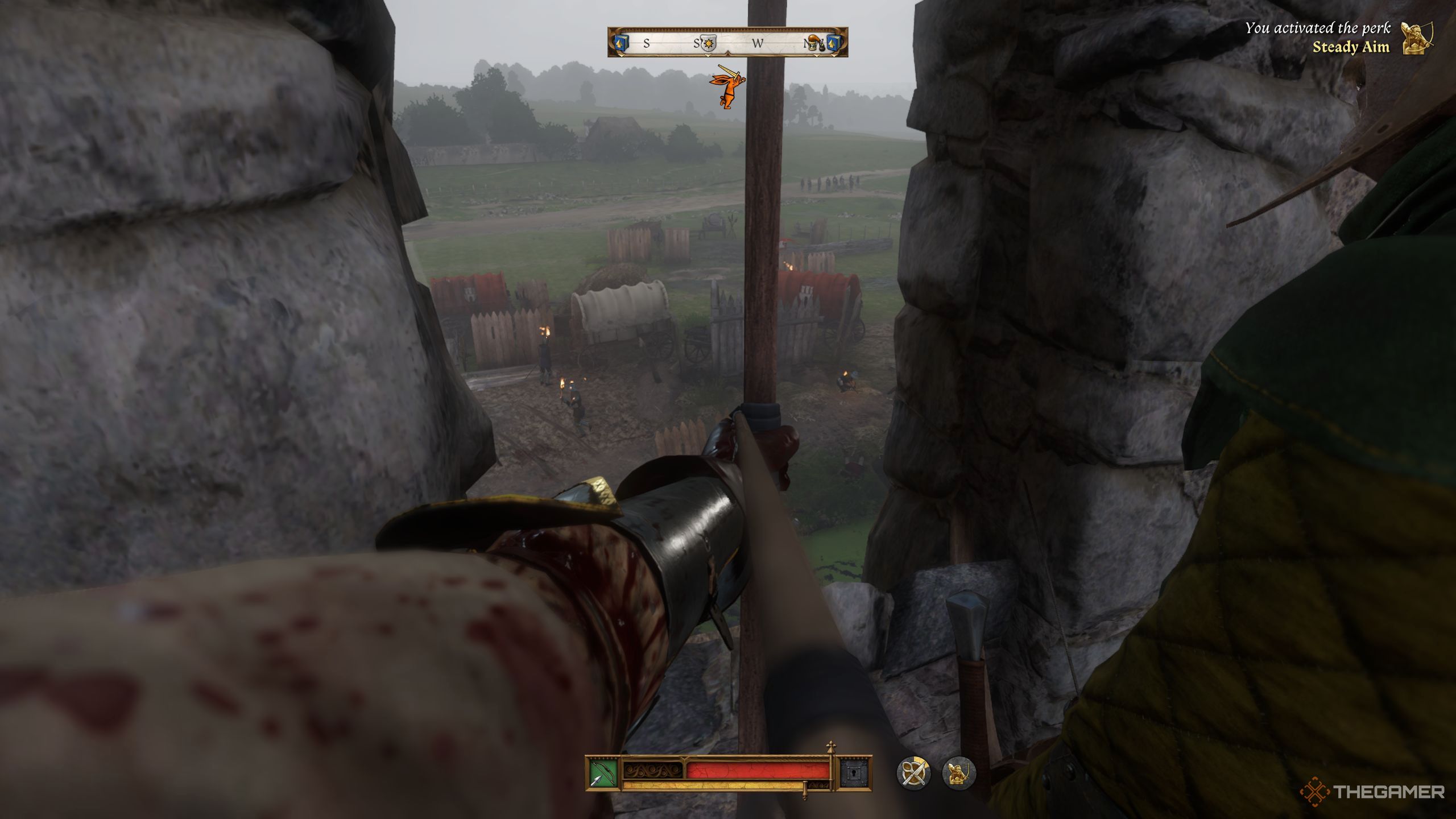Expand the chevron beneath the NW compass marker
The height and width of the screenshot is (819, 1456).
(816, 55)
